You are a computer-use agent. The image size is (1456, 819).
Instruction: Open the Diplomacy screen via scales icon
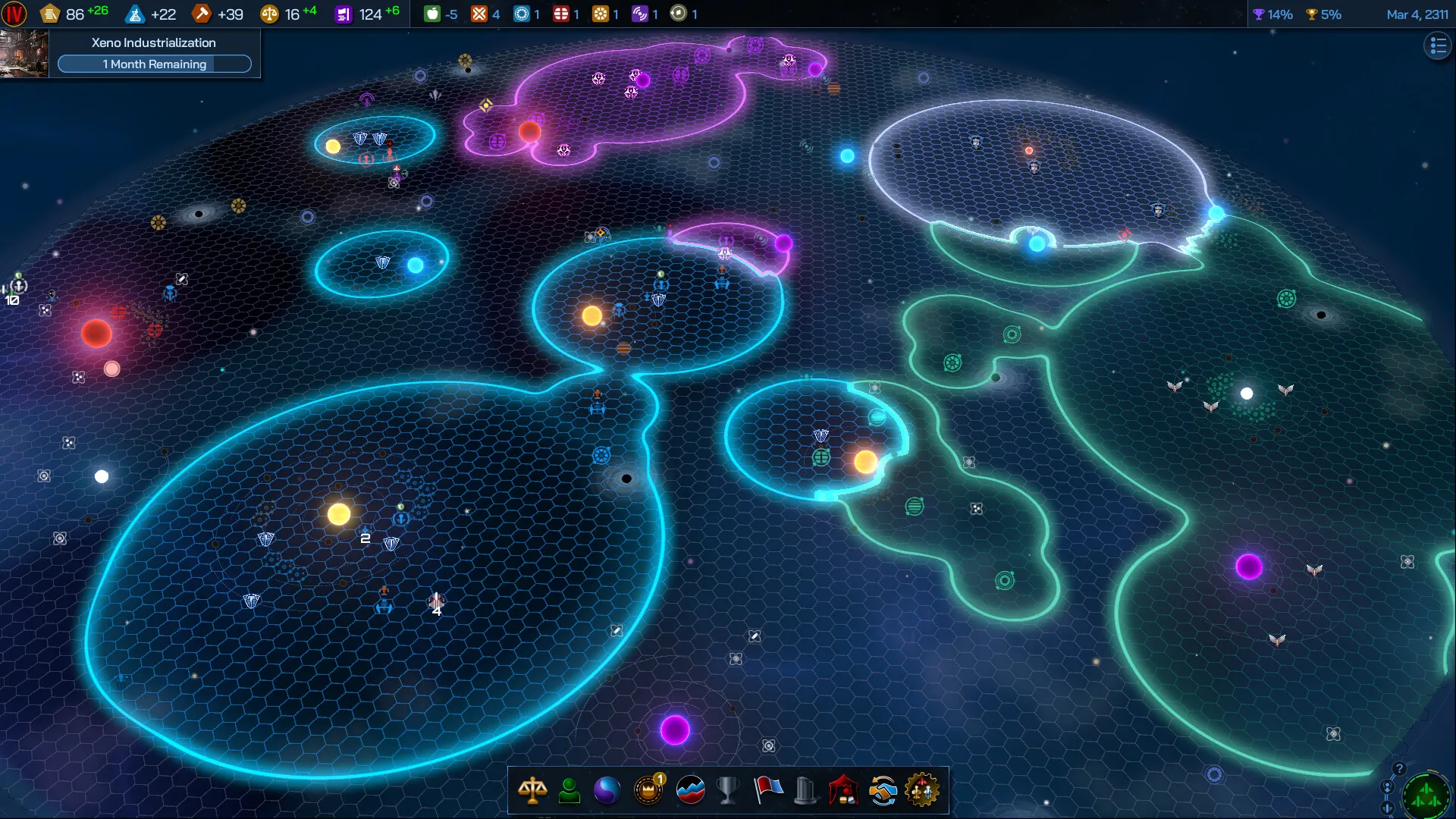tap(533, 791)
